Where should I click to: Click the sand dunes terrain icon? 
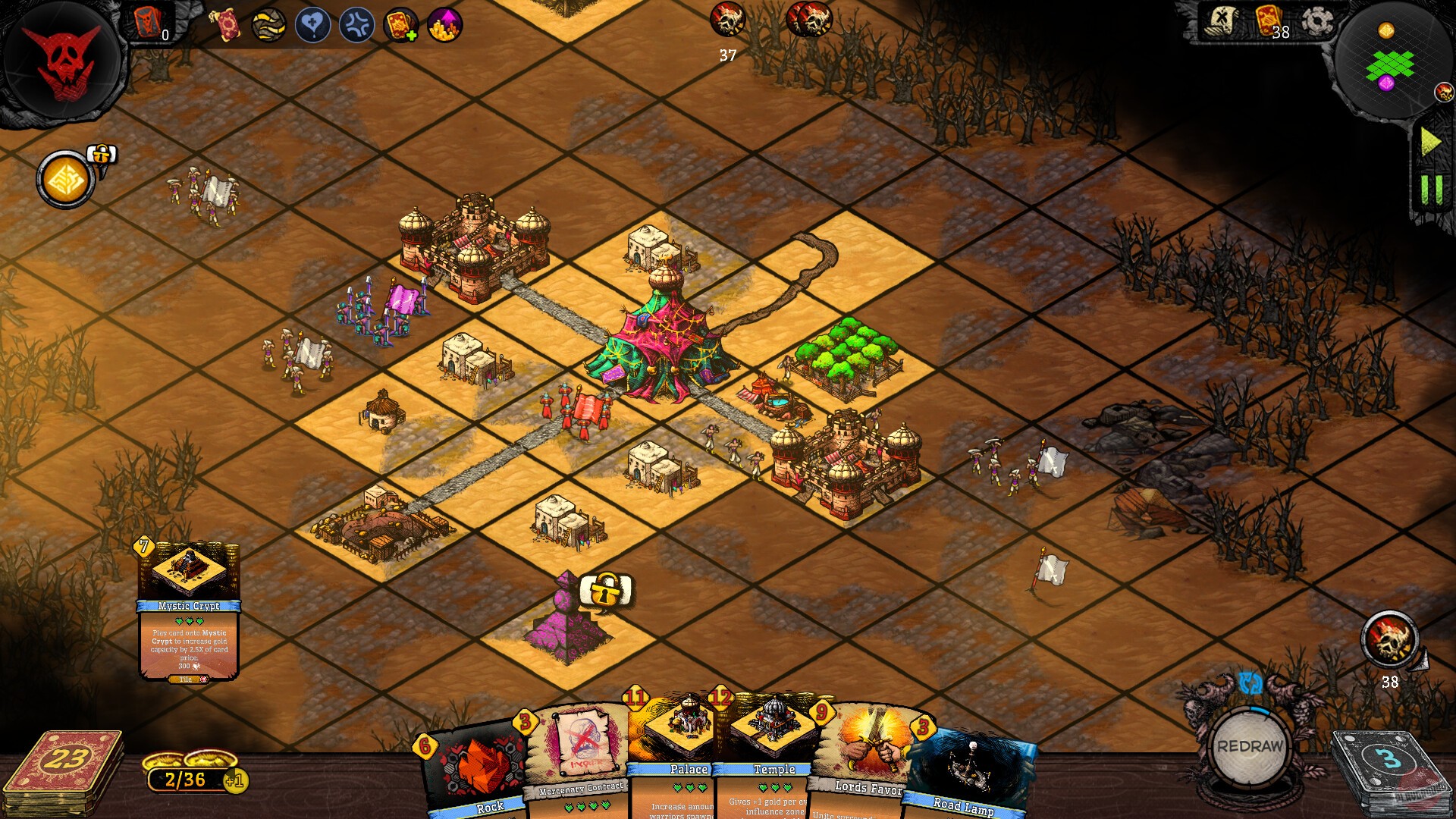tap(267, 24)
